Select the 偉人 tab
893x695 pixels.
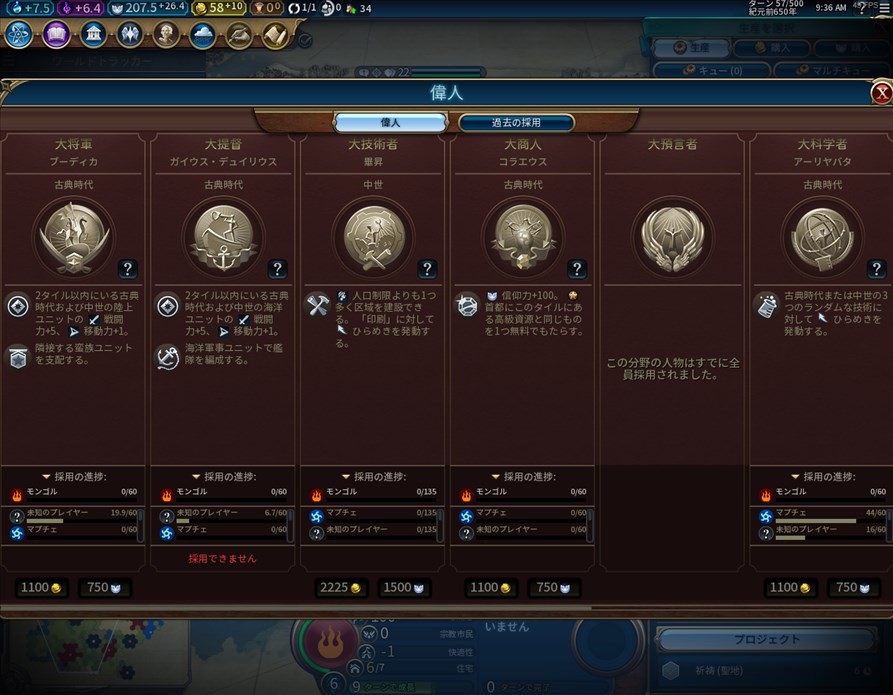click(x=390, y=123)
